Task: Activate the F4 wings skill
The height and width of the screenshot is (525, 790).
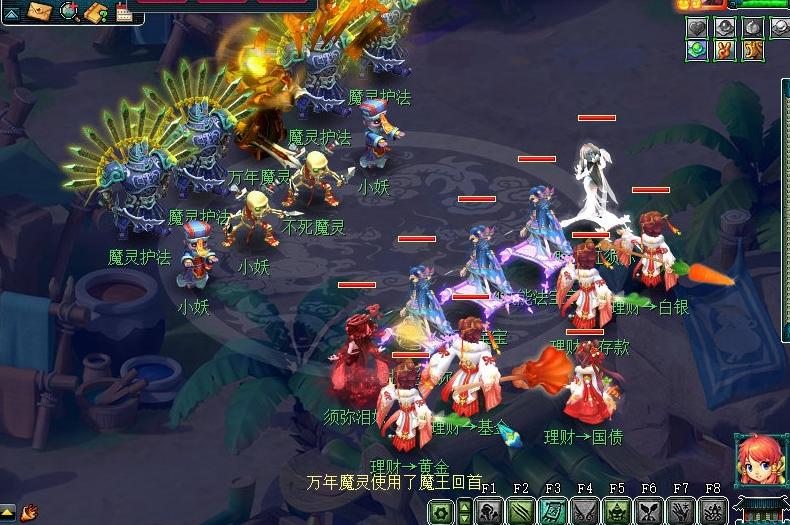Action: (x=585, y=512)
